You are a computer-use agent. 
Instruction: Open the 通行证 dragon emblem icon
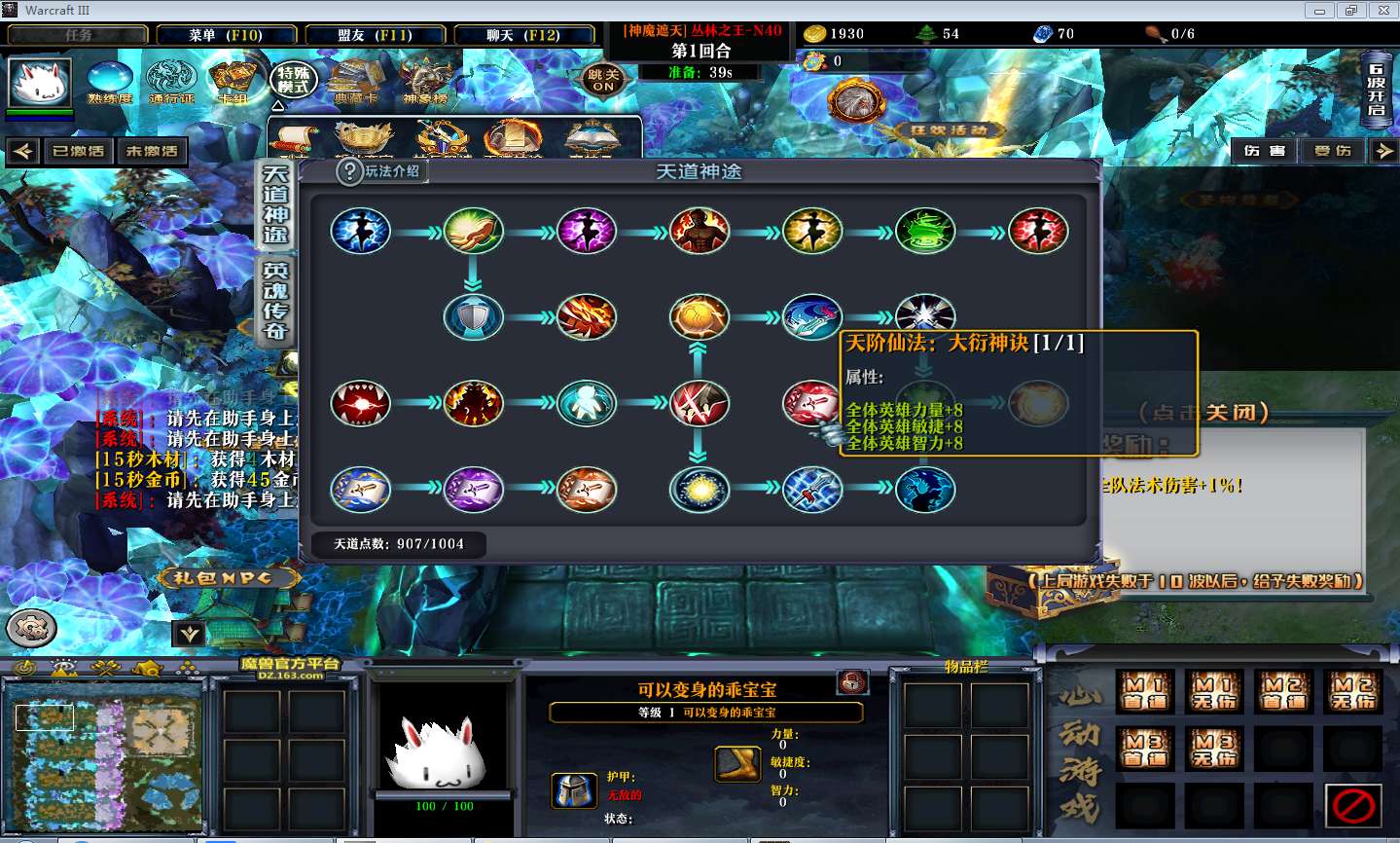point(171,80)
